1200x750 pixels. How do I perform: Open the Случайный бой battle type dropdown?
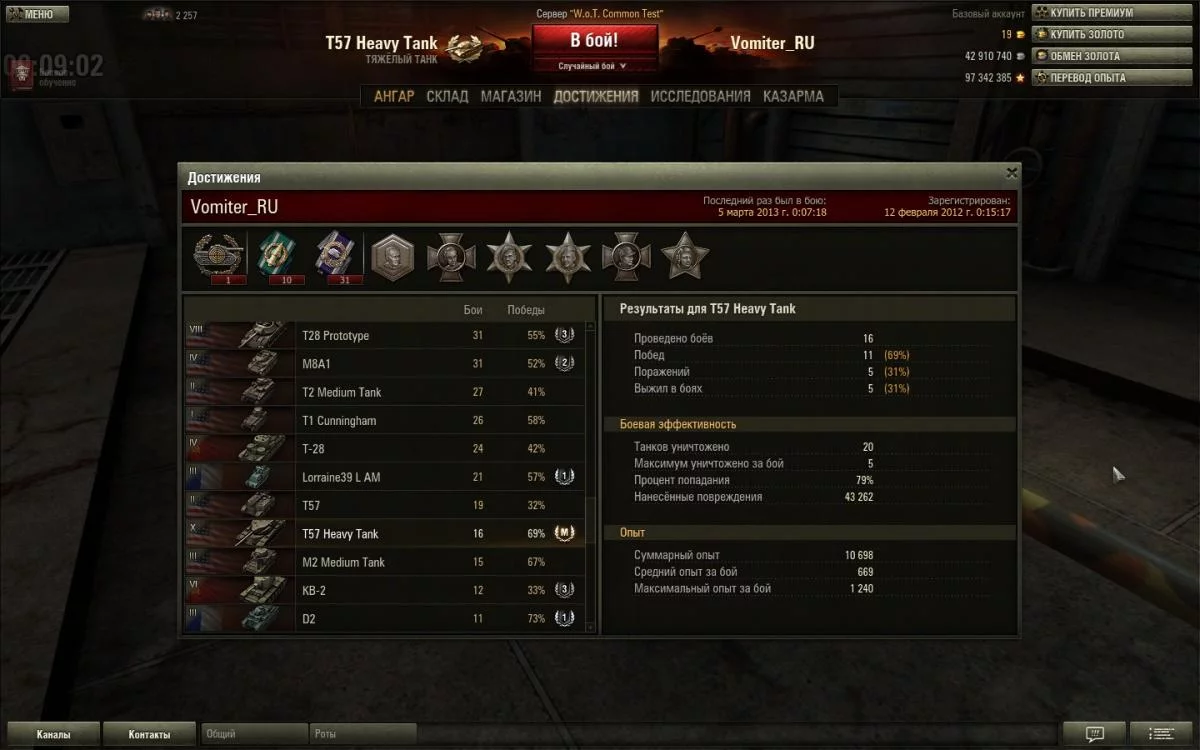coord(594,66)
